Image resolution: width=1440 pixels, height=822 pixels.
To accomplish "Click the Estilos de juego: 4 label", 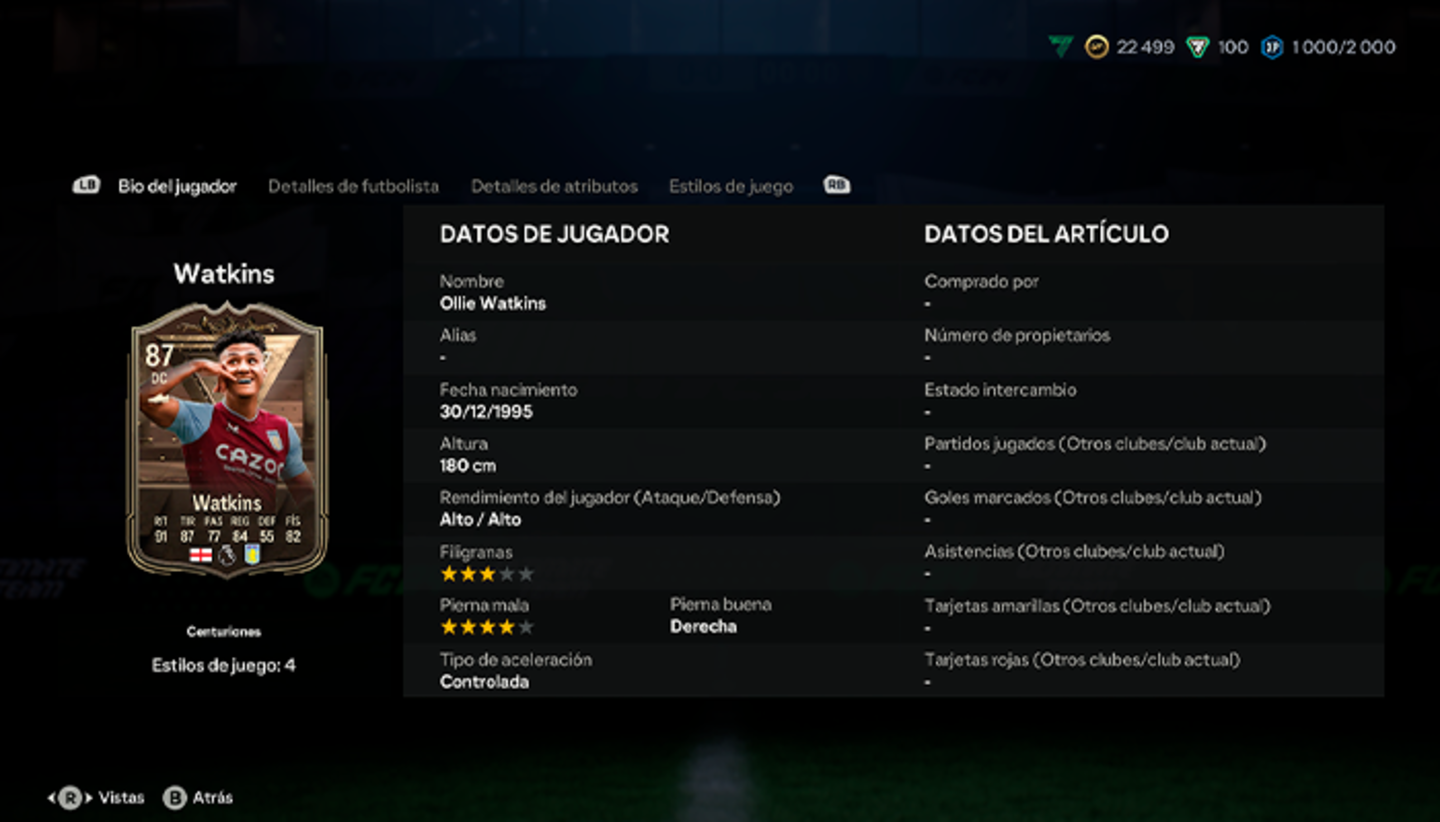I will [222, 664].
